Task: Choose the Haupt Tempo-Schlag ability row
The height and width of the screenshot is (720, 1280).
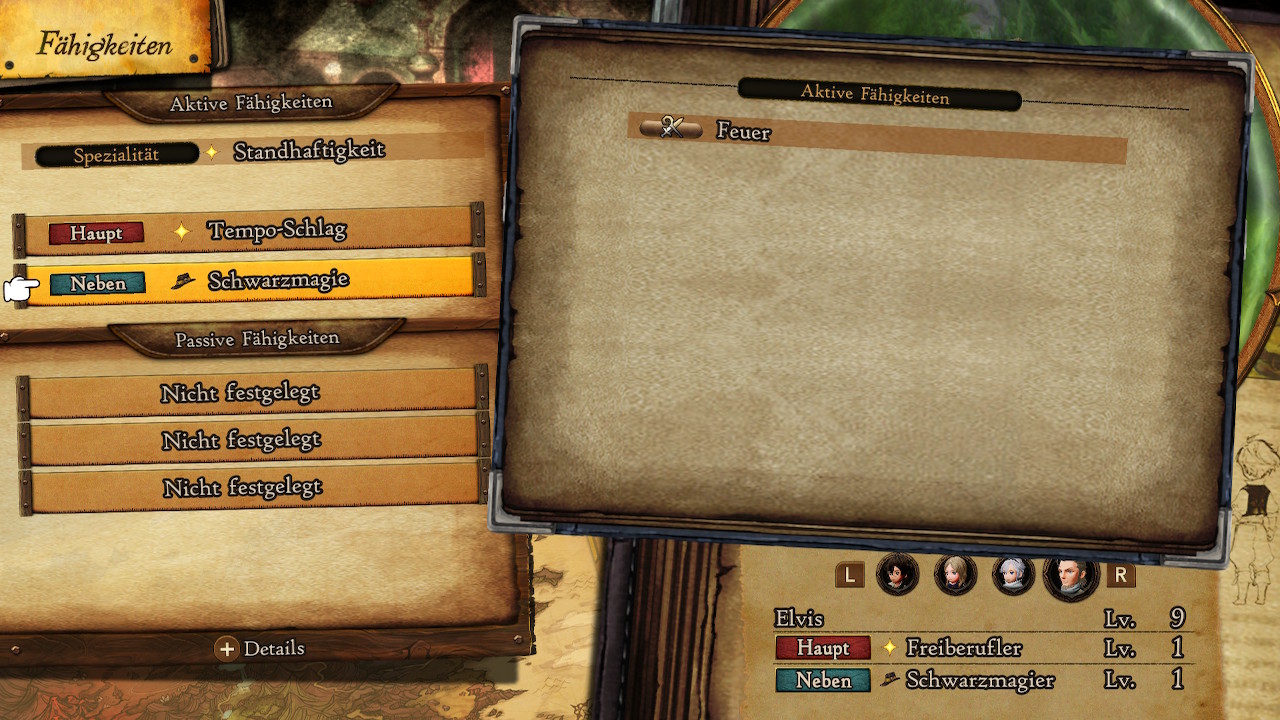Action: pos(248,231)
